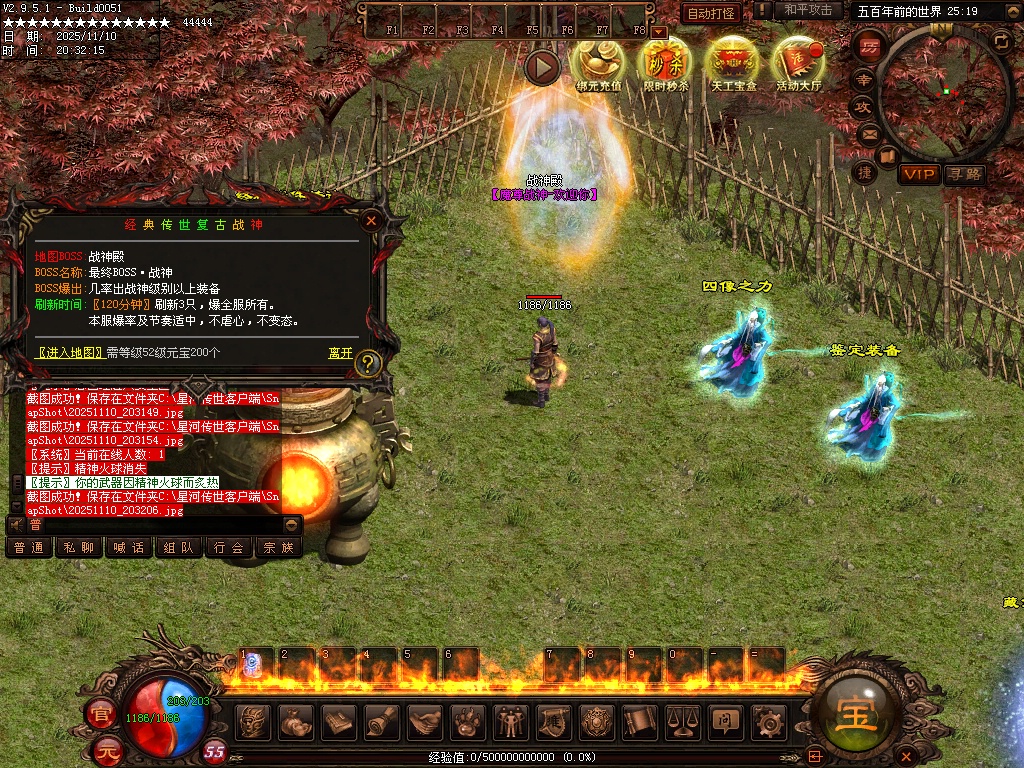Choose the 进入地图 dialogue link
Screen dimensions: 1024x768
pos(70,353)
